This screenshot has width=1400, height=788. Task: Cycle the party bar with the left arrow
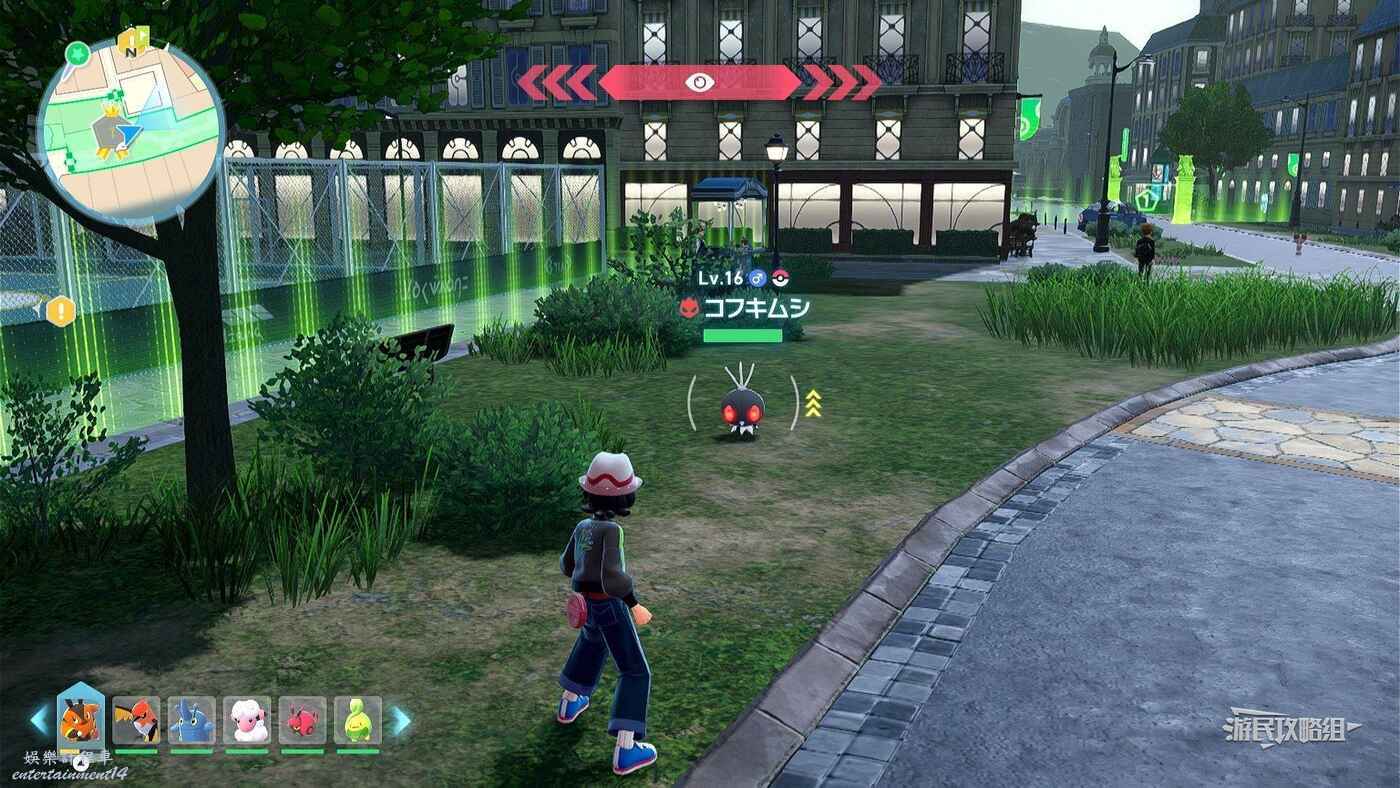pos(40,720)
